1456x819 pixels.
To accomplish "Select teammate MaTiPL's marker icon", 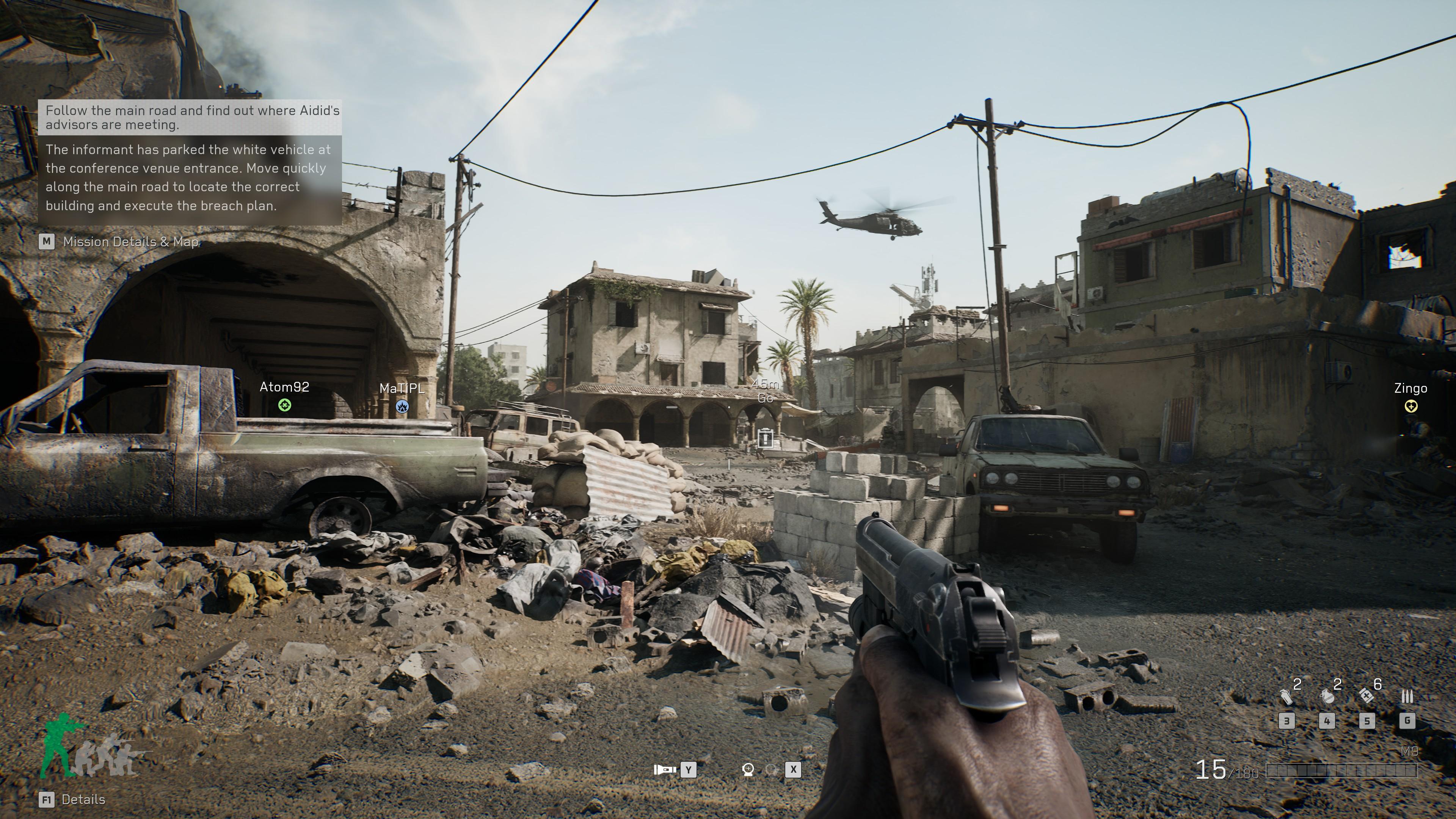I will coord(402,406).
